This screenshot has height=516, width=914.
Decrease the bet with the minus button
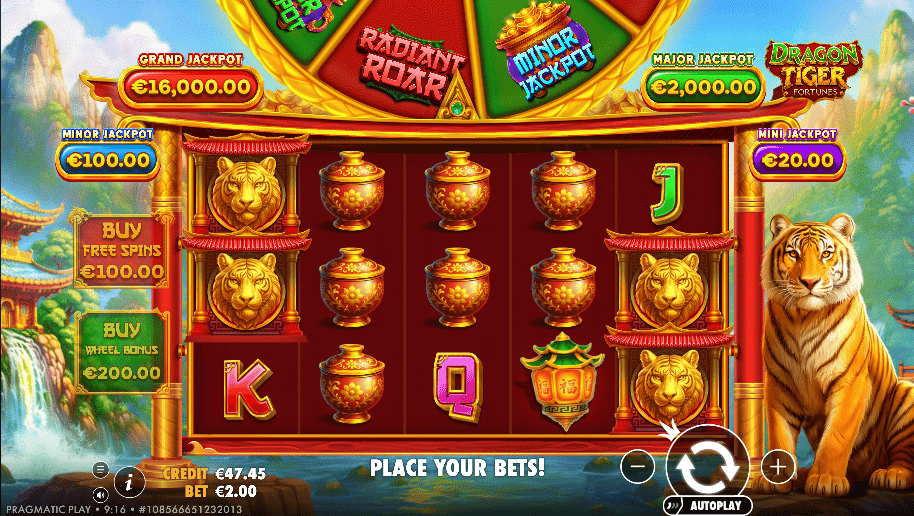click(x=638, y=464)
